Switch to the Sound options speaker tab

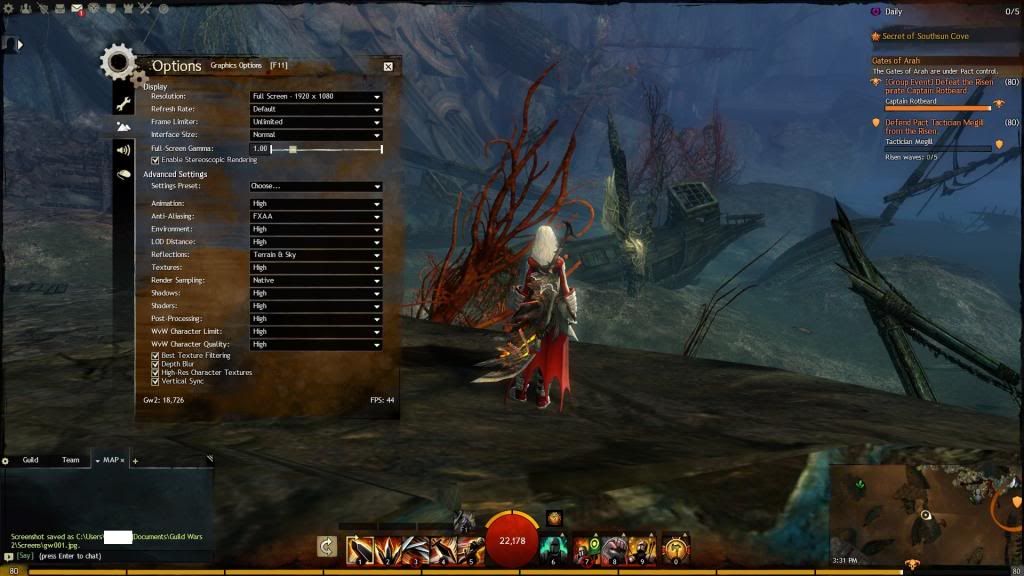[x=123, y=150]
